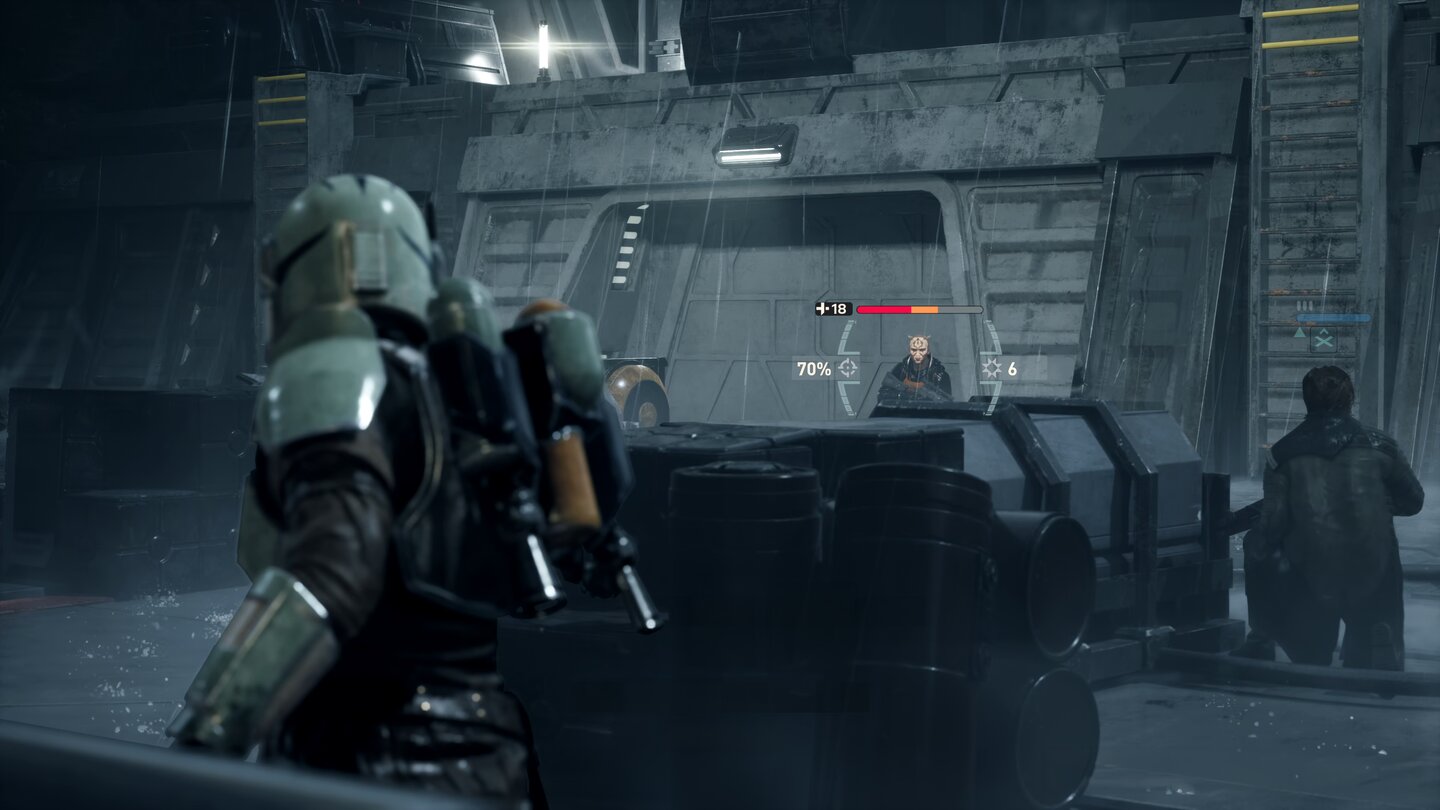
Task: Click the three-bar ammo indicator icon
Action: point(1305,304)
